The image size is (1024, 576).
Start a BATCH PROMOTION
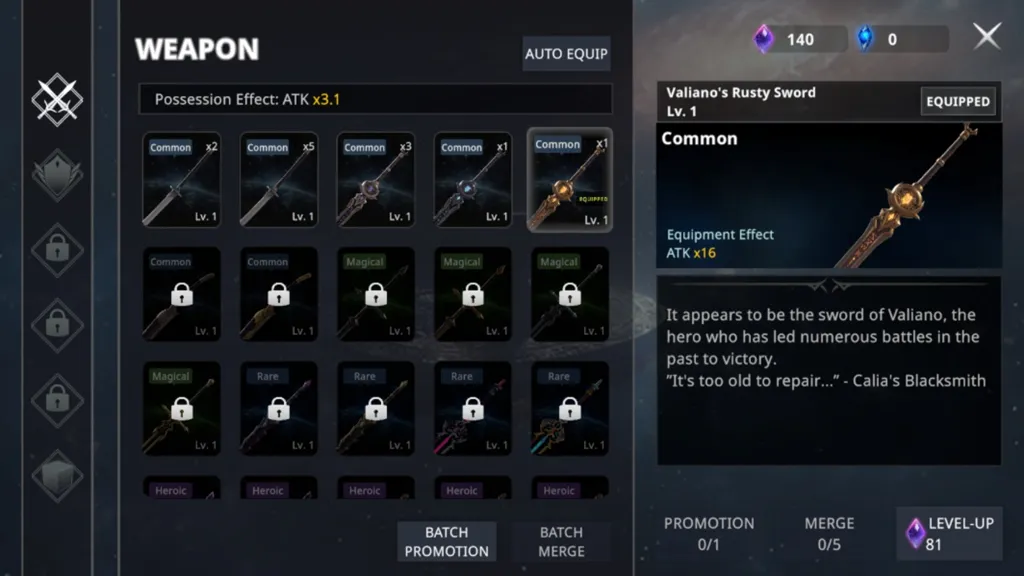[447, 541]
